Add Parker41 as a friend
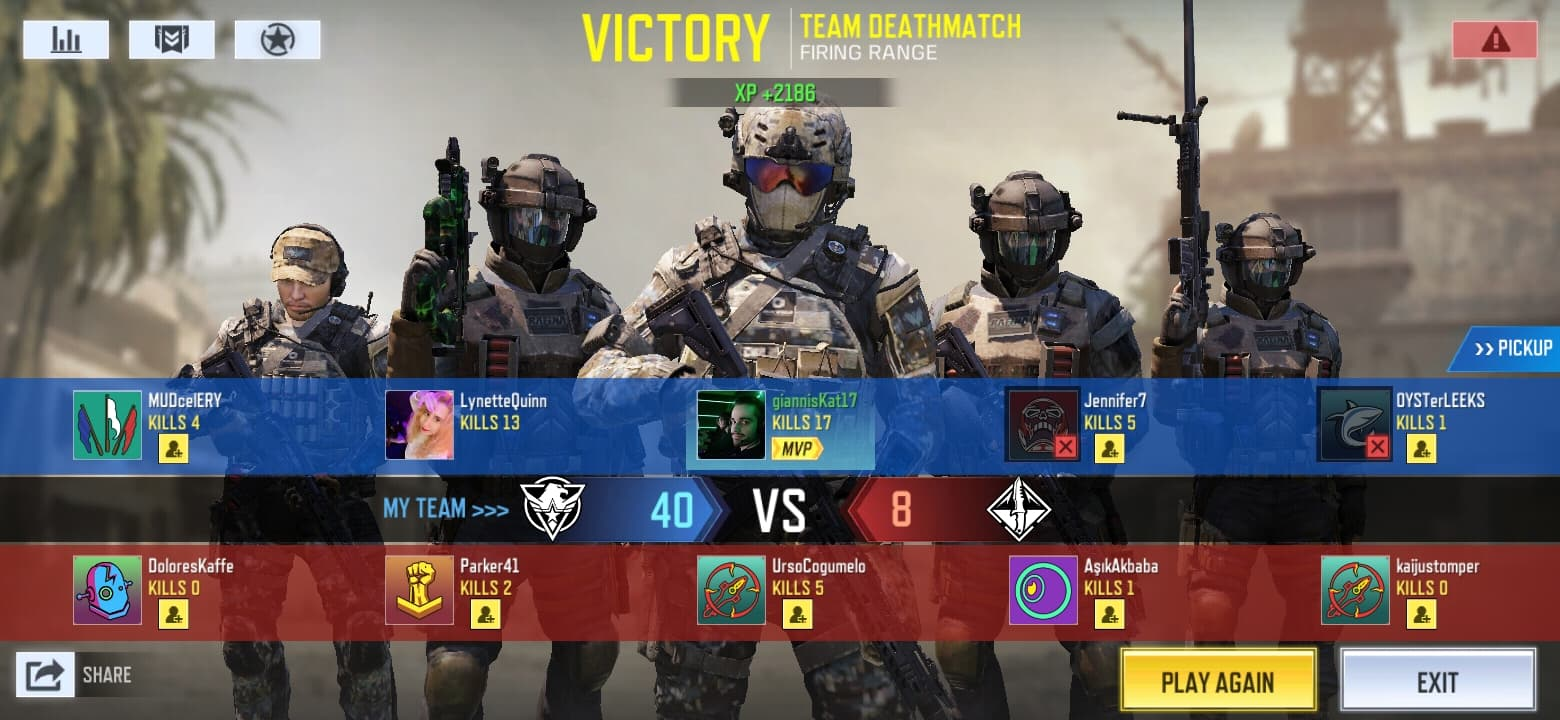Viewport: 1560px width, 720px height. coord(485,614)
